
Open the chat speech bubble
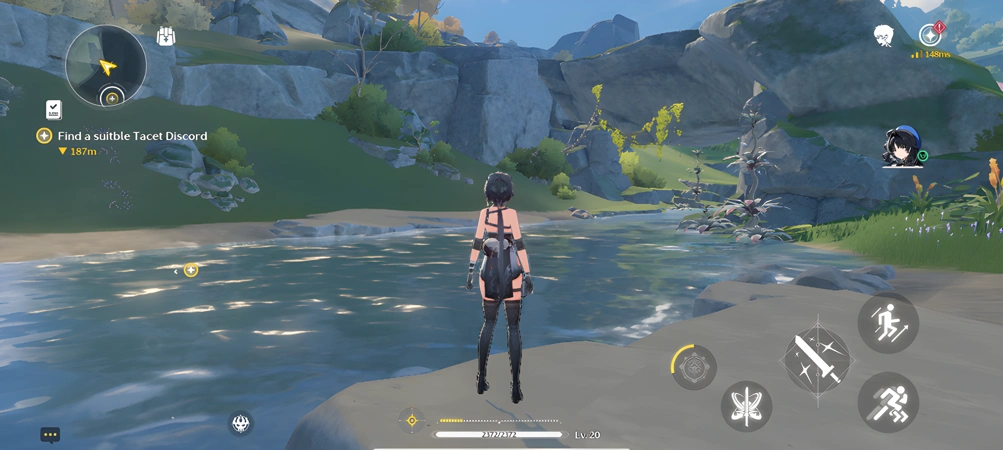pos(50,435)
